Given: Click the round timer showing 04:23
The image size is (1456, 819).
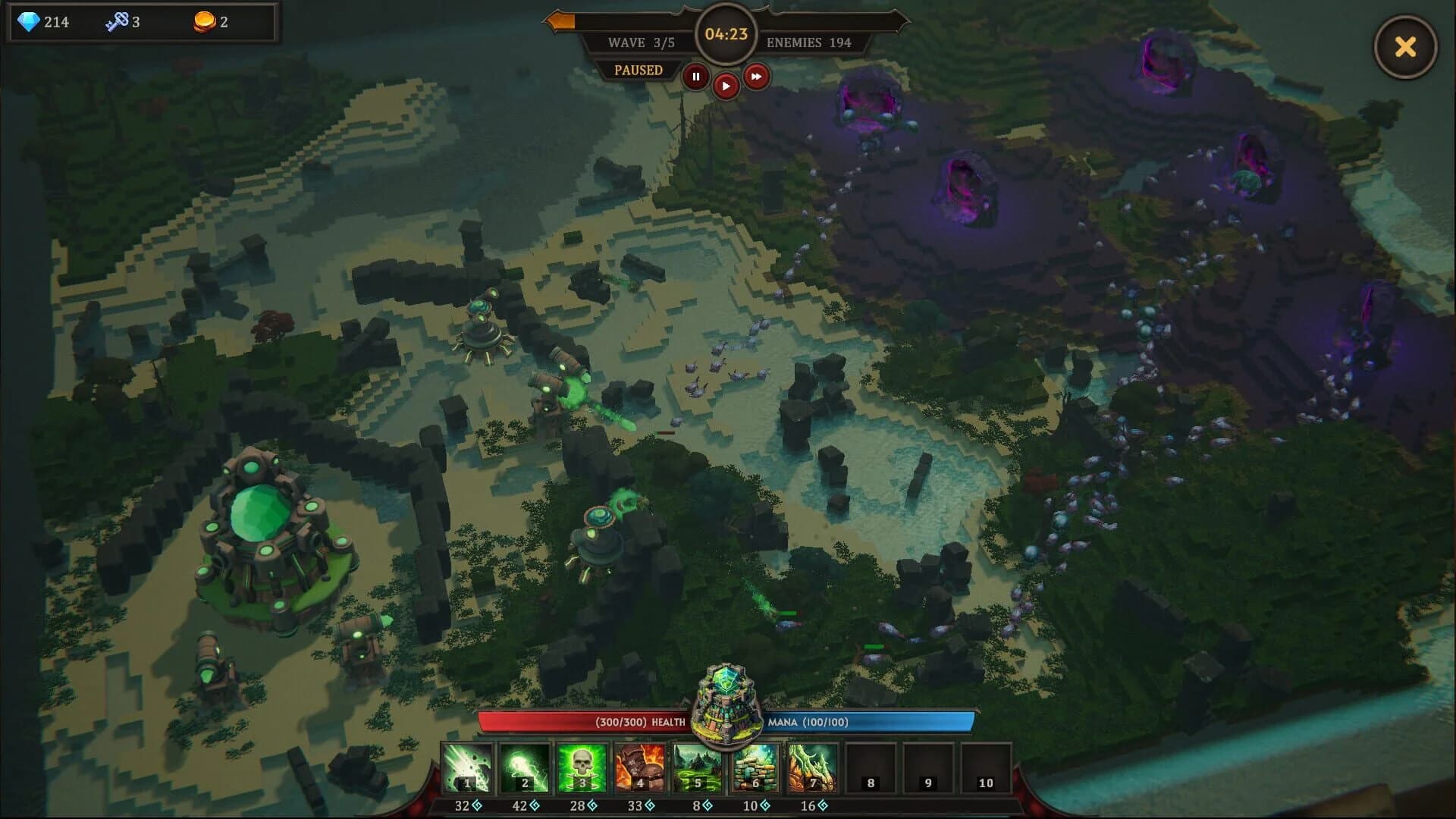Looking at the screenshot, I should click(x=726, y=33).
